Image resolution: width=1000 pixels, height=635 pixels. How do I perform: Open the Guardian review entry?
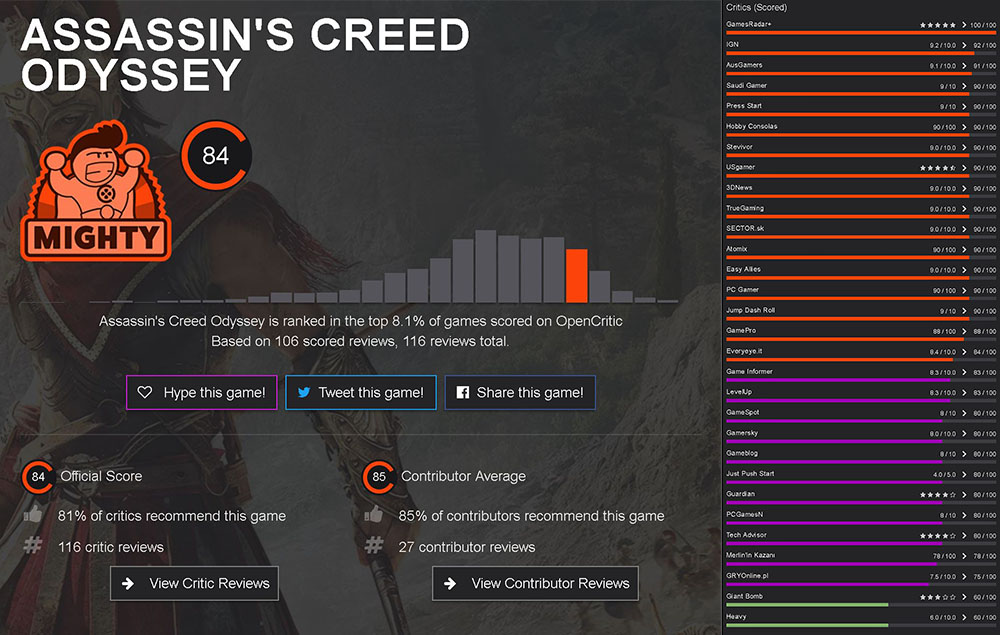coord(860,494)
